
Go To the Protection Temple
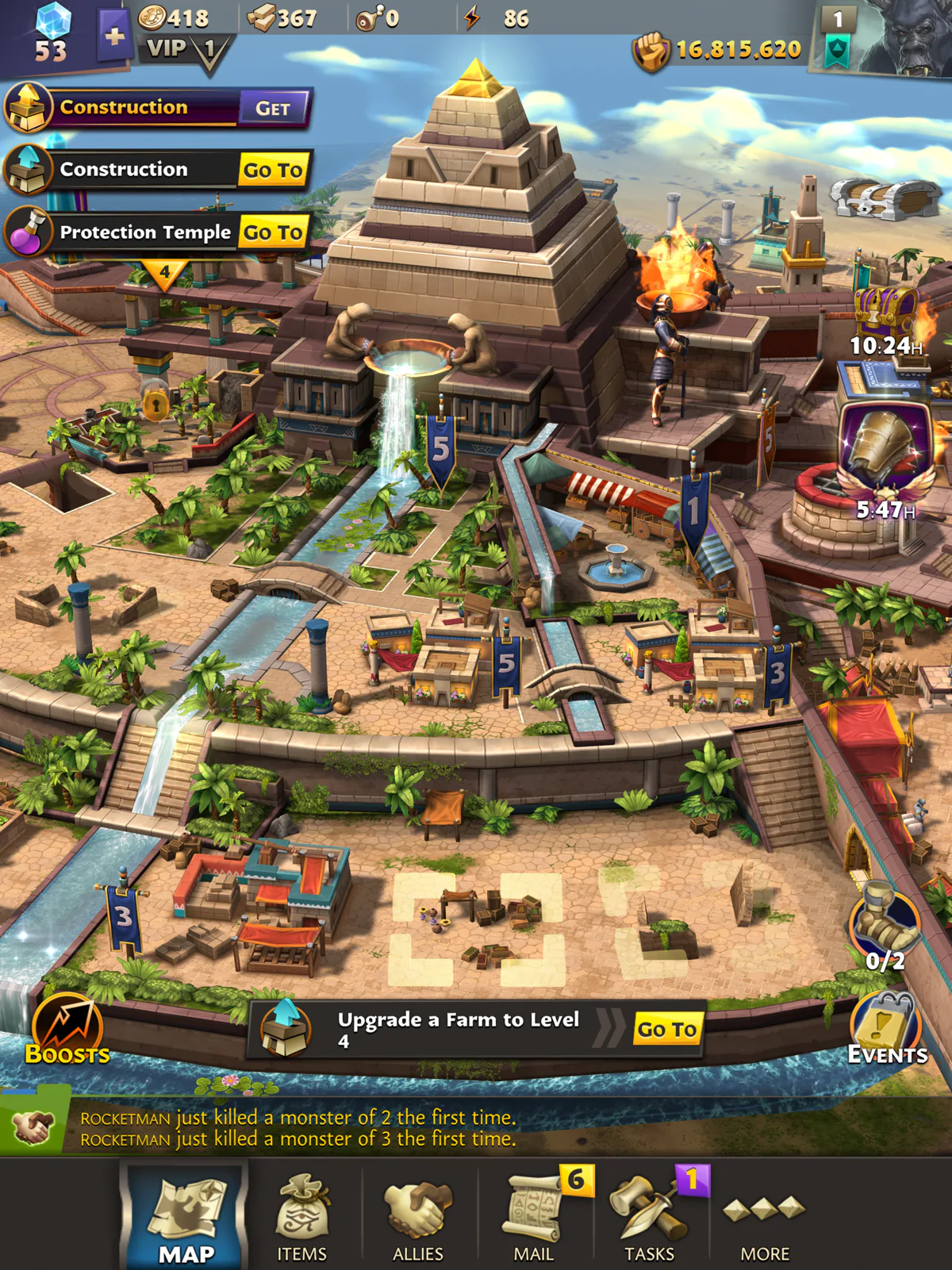pyautogui.click(x=272, y=232)
